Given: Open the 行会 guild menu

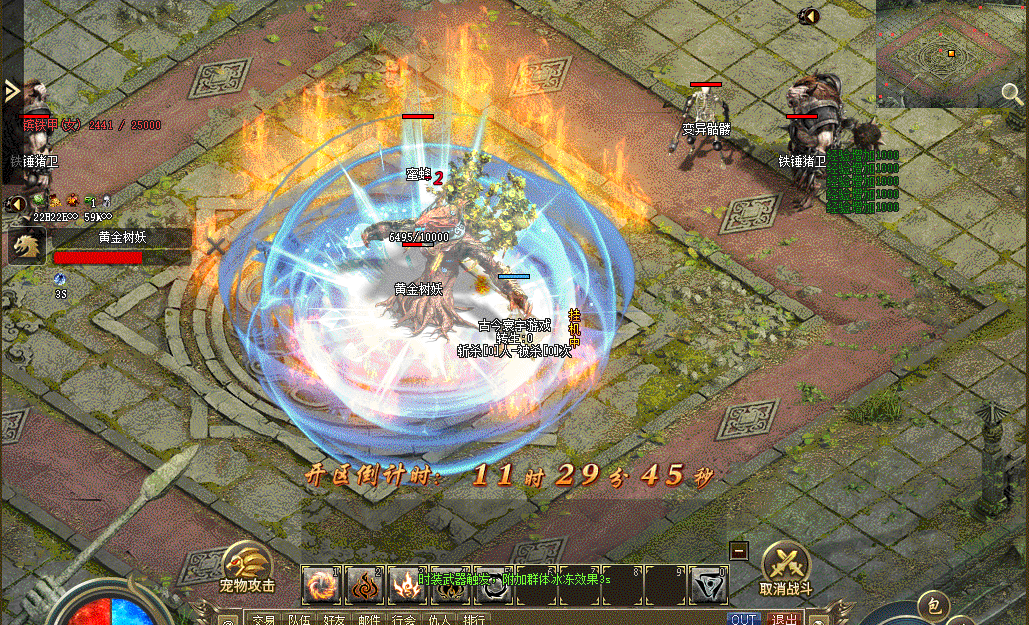Looking at the screenshot, I should (x=403, y=619).
